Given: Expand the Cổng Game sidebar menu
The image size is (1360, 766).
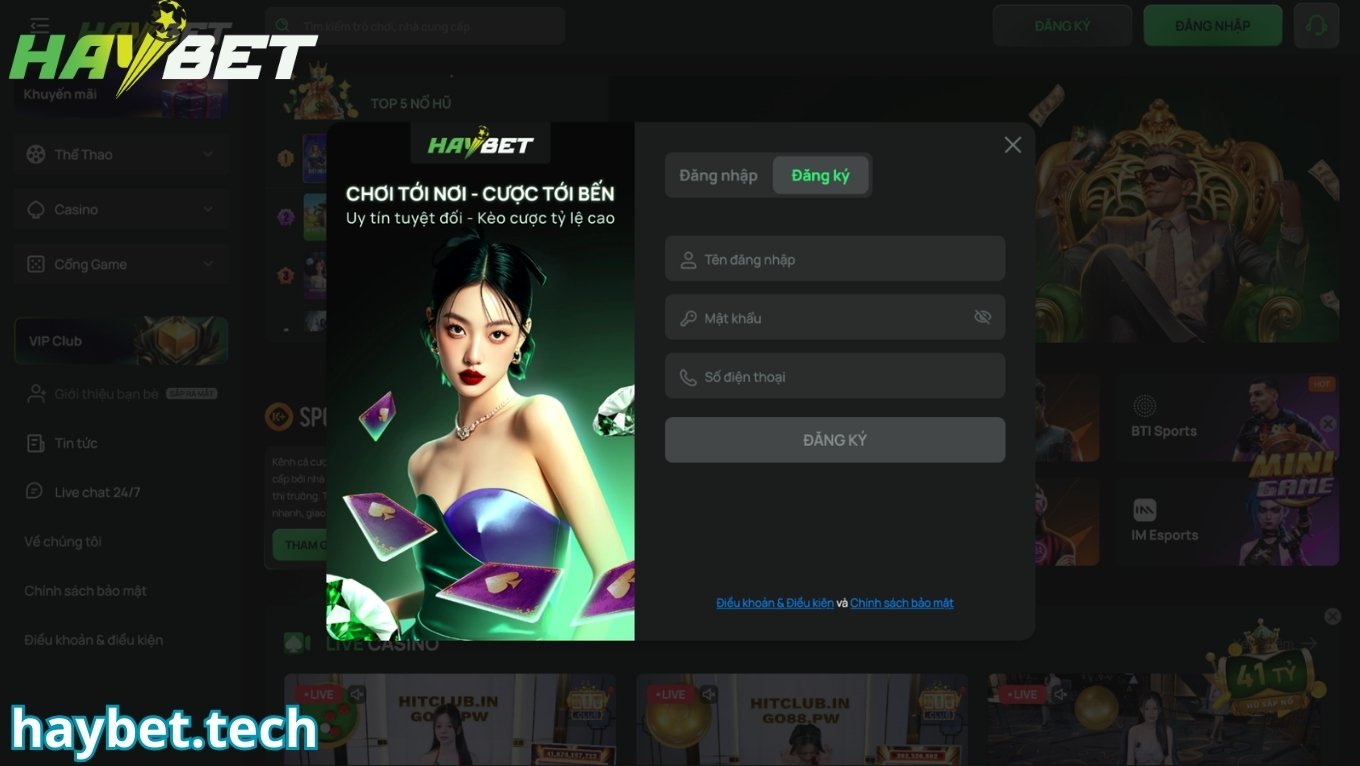Looking at the screenshot, I should pos(121,265).
